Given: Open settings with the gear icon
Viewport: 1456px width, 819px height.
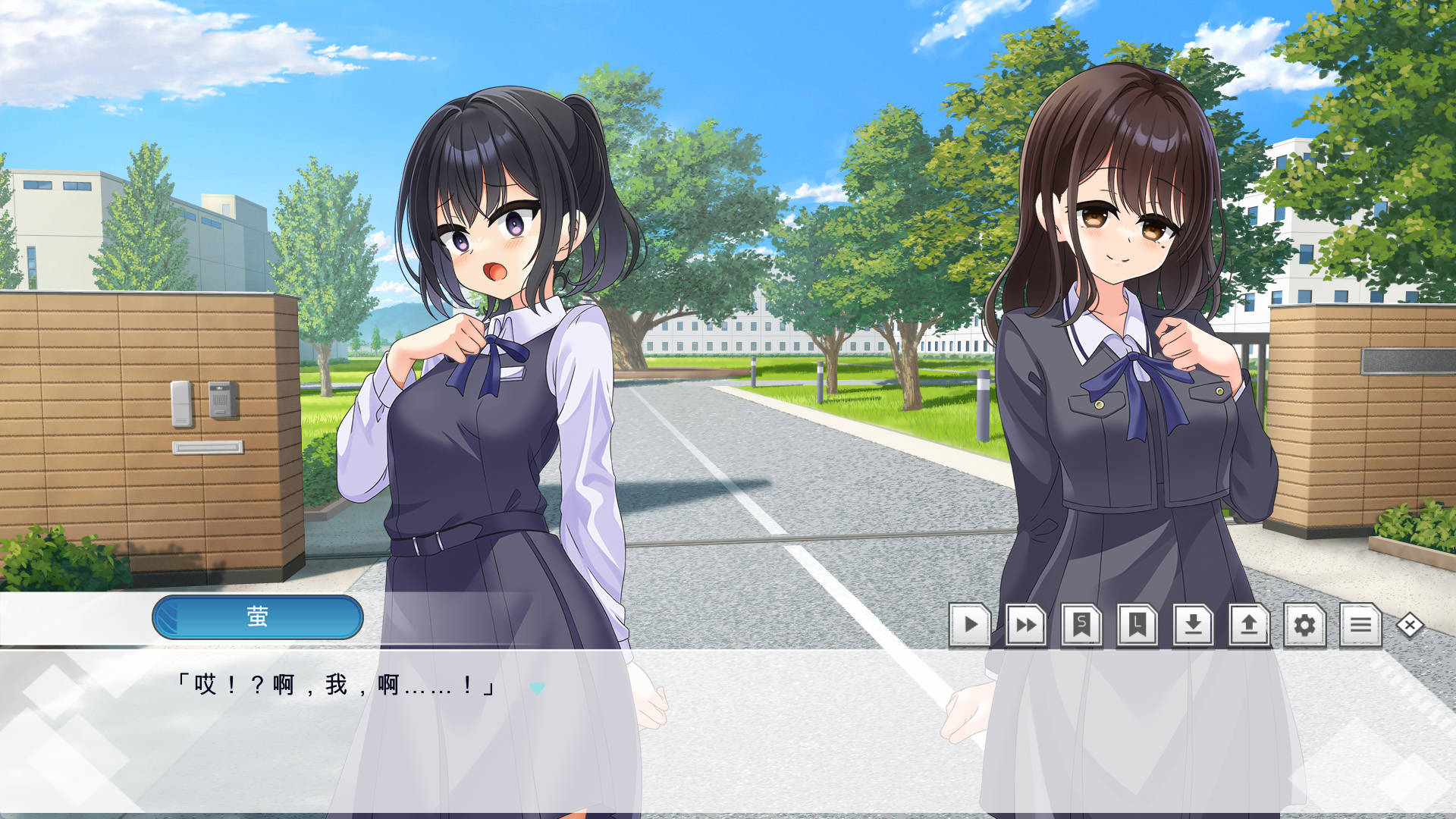Looking at the screenshot, I should click(x=1304, y=625).
